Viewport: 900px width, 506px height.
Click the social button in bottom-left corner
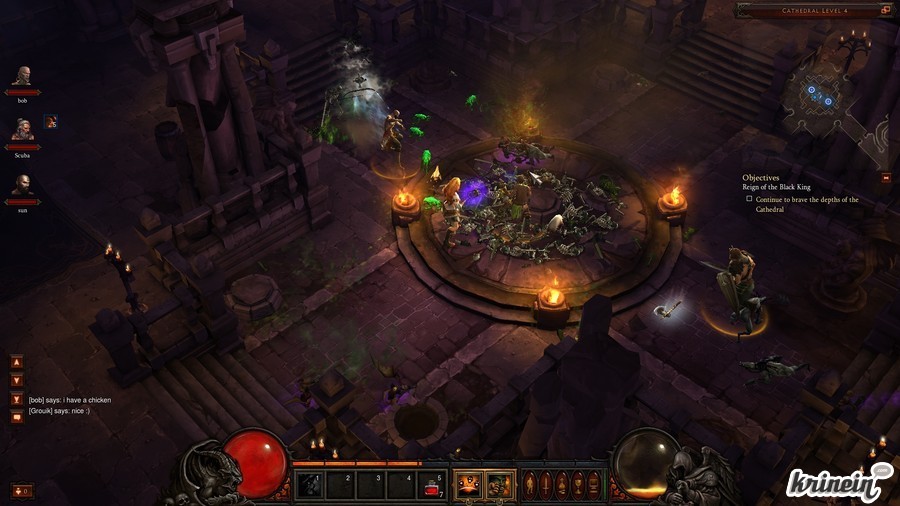(21, 490)
